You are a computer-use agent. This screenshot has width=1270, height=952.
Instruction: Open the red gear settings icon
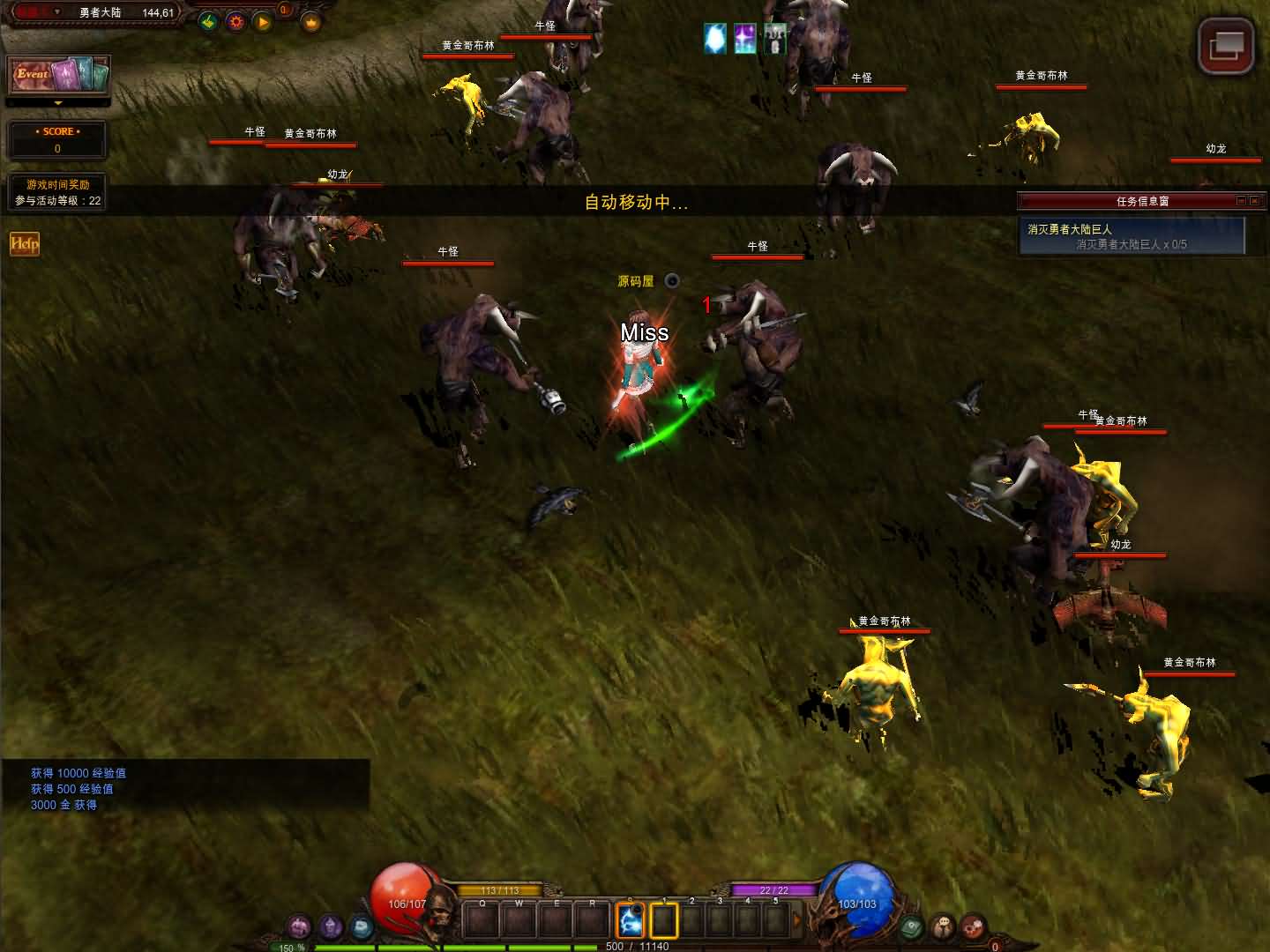click(x=235, y=22)
